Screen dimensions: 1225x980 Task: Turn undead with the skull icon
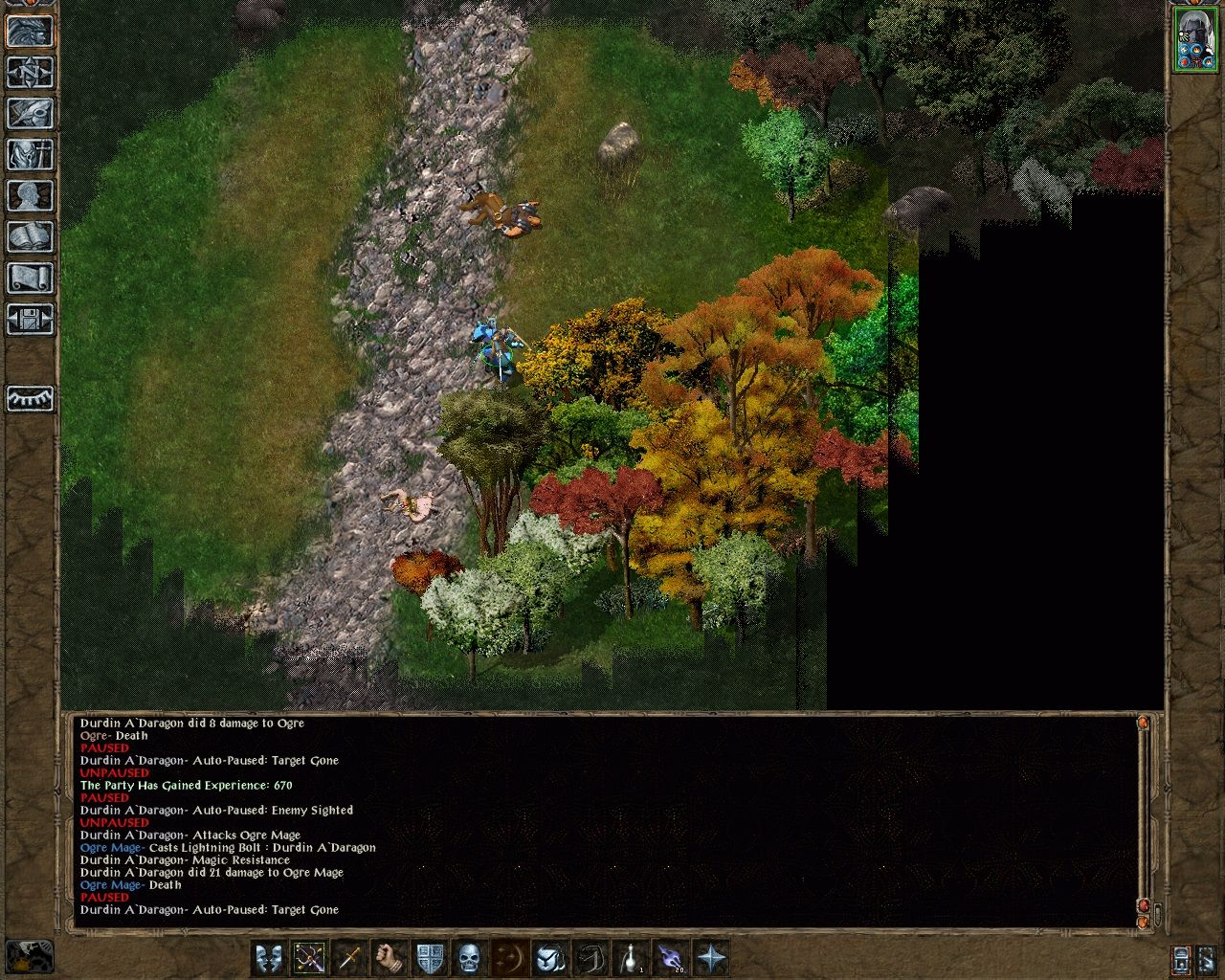coord(469,957)
